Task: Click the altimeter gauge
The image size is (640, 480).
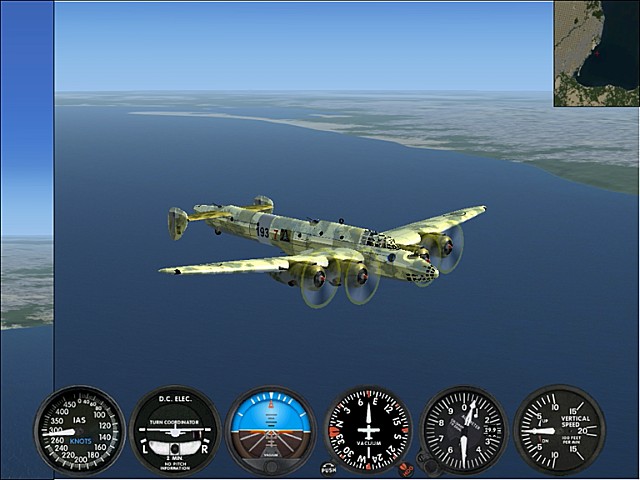Action: tap(463, 430)
